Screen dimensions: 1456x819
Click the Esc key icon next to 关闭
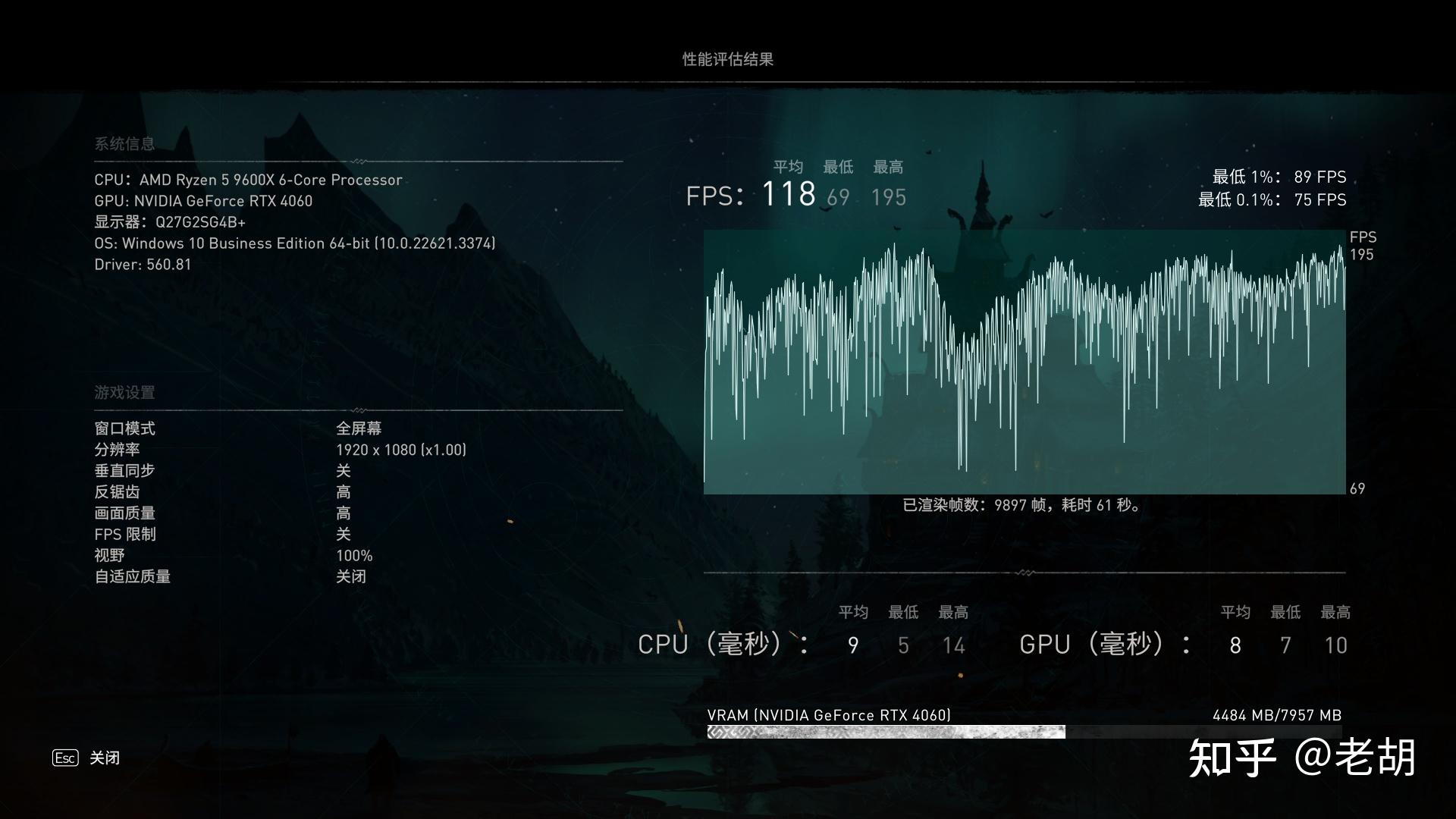pyautogui.click(x=64, y=758)
